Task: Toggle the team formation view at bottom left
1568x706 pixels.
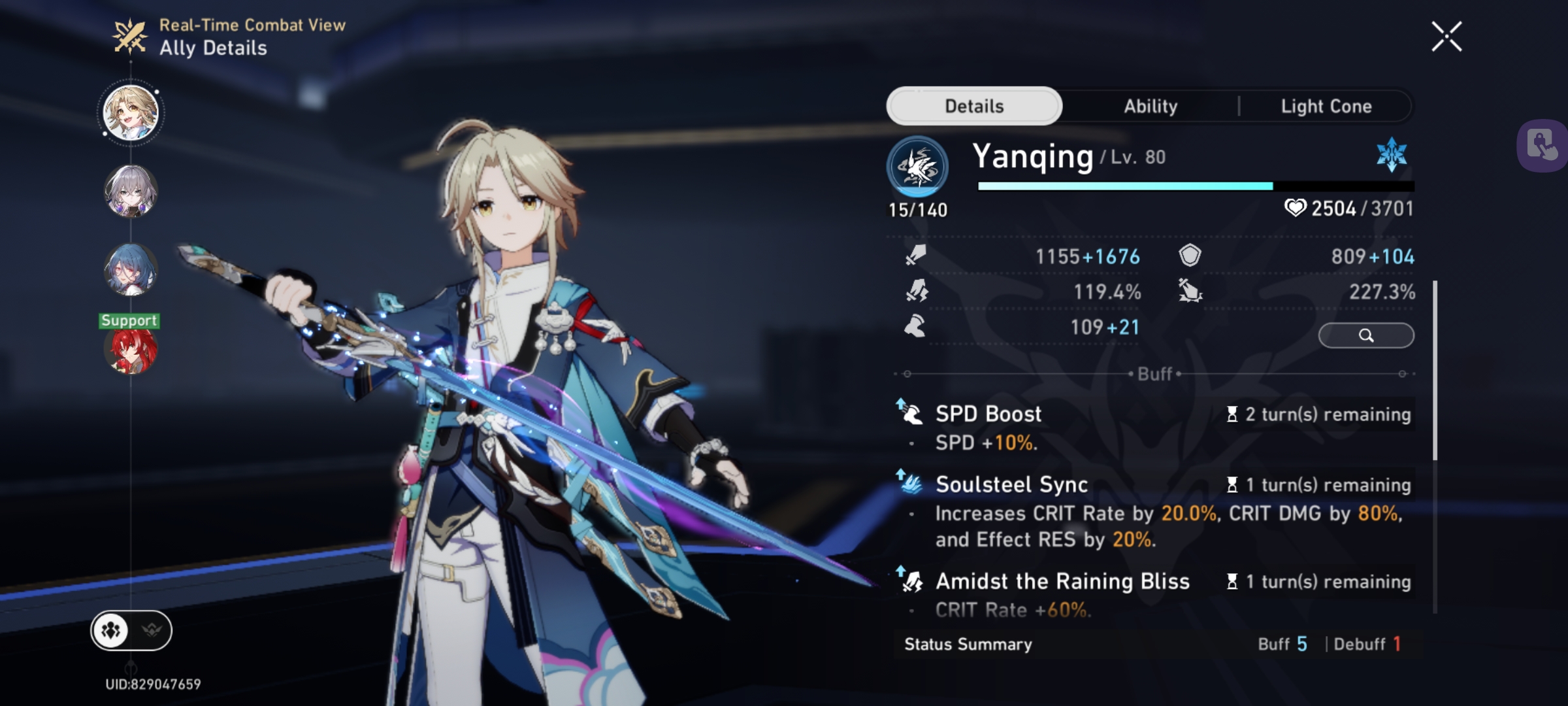Action: [111, 630]
